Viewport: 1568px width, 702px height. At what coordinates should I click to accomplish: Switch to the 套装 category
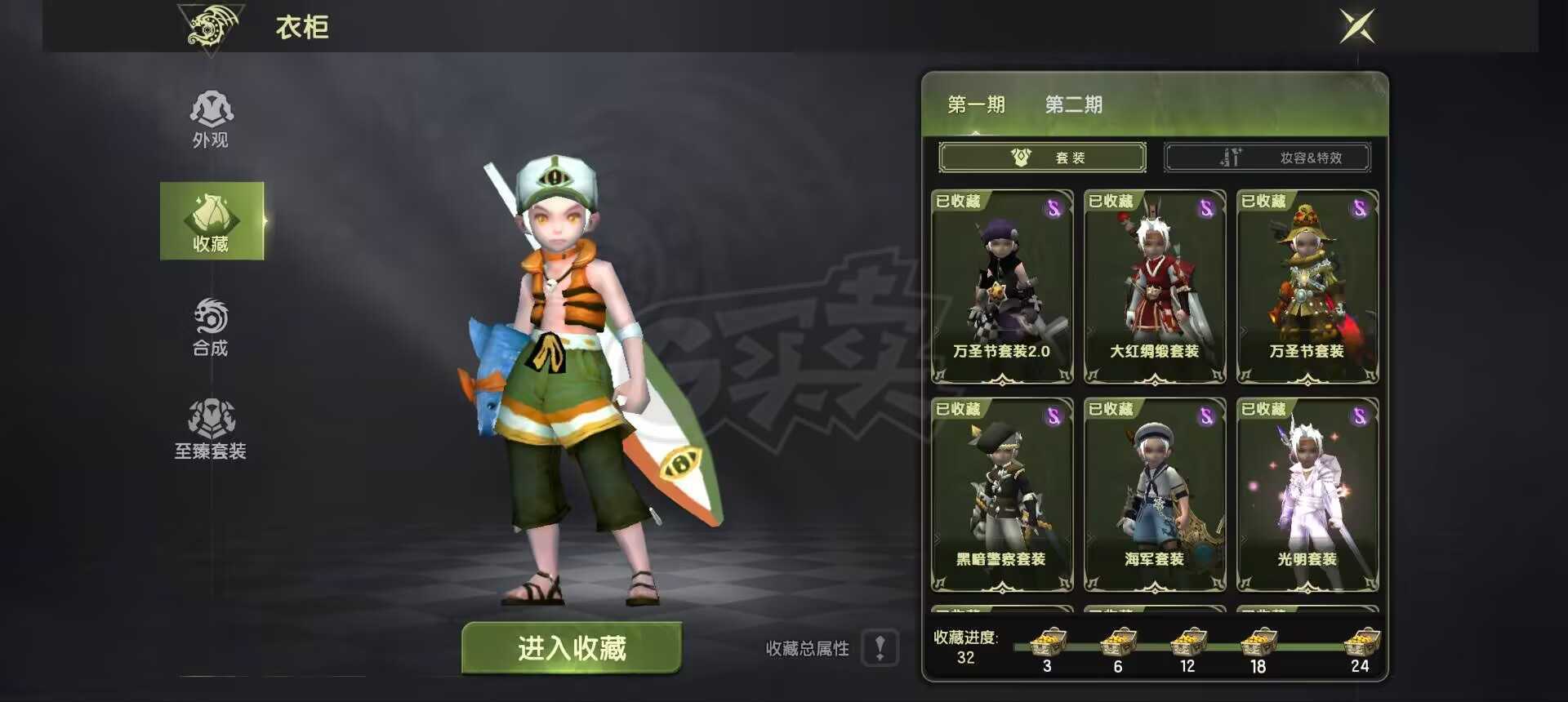[1043, 158]
